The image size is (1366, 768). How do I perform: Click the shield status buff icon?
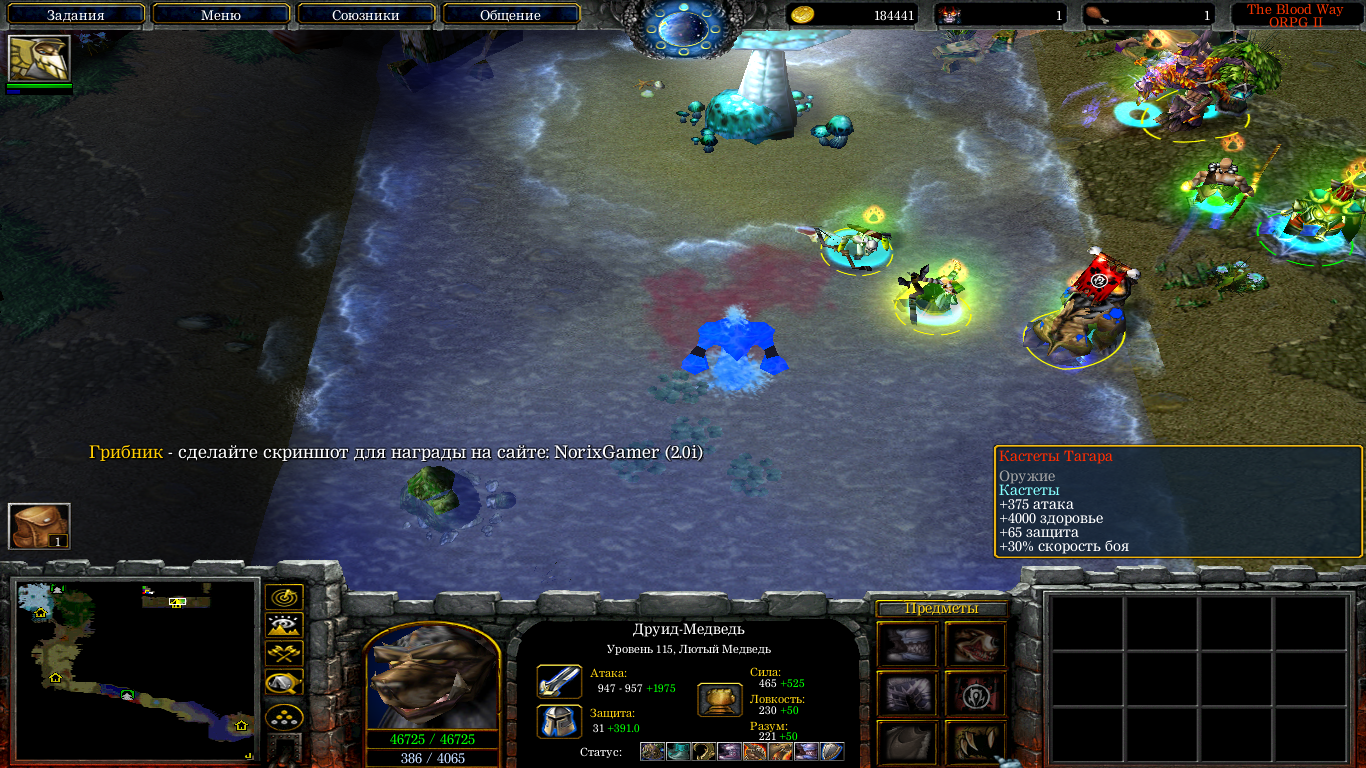832,752
